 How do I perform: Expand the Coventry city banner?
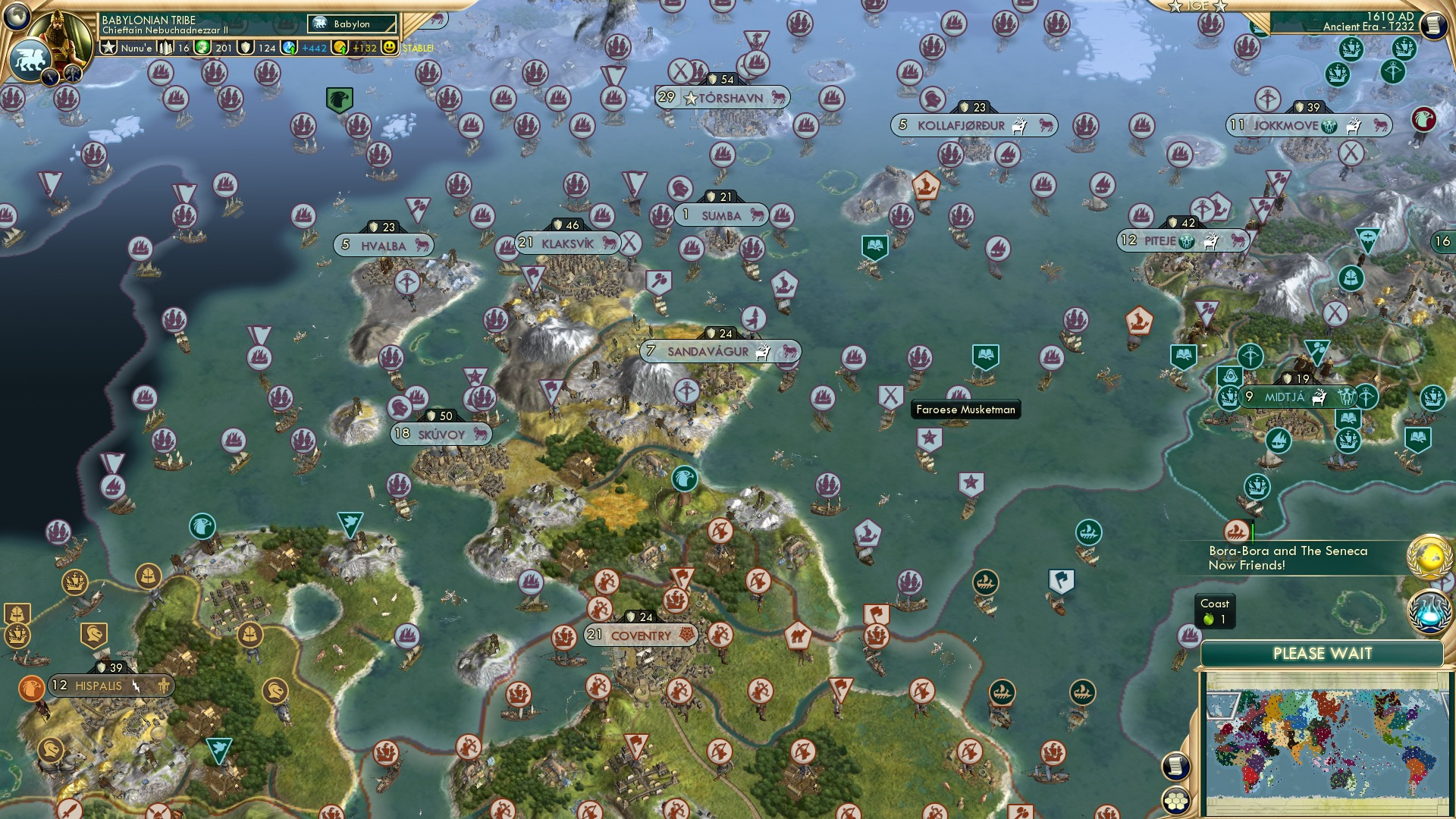point(642,635)
